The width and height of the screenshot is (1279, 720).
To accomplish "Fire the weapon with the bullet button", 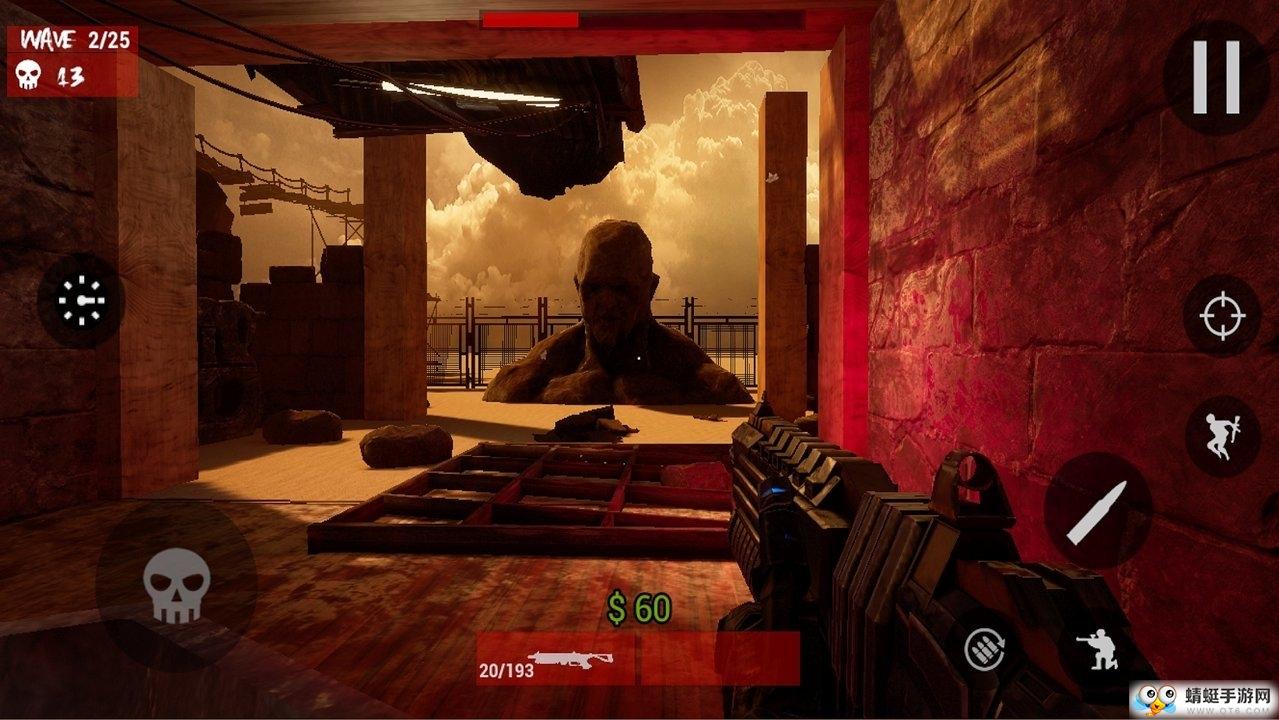I will [1097, 511].
